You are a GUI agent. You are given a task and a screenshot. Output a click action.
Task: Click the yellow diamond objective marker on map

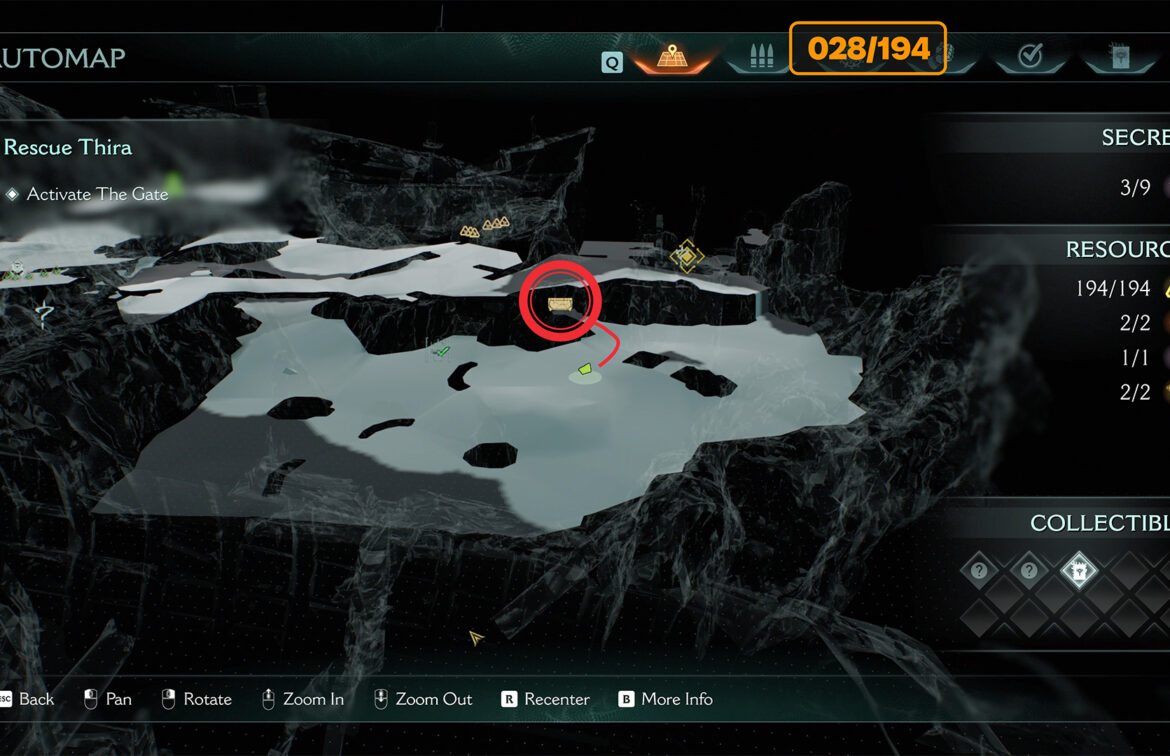[x=687, y=255]
